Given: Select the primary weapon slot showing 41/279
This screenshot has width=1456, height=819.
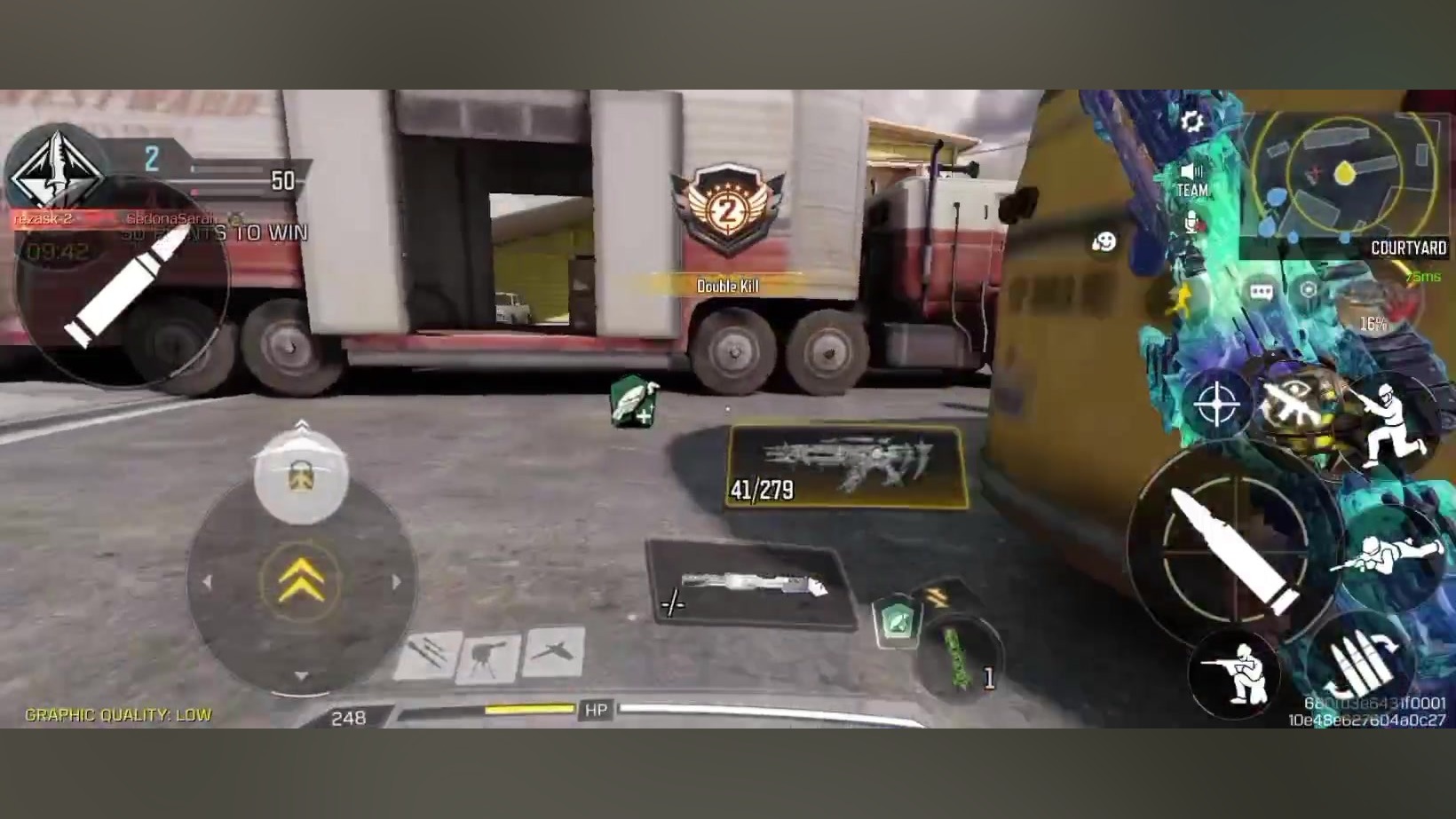Looking at the screenshot, I should point(846,467).
